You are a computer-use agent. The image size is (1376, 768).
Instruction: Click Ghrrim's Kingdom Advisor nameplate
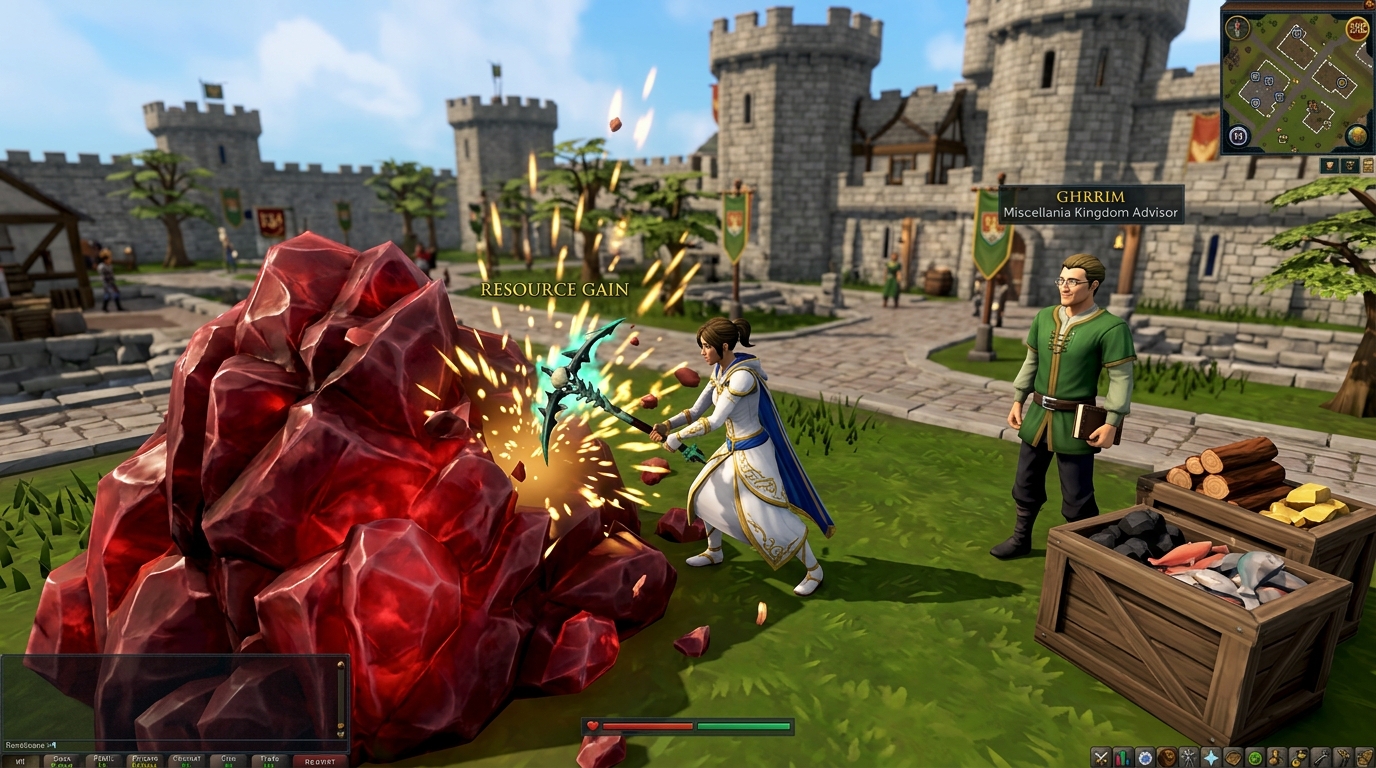point(1088,205)
